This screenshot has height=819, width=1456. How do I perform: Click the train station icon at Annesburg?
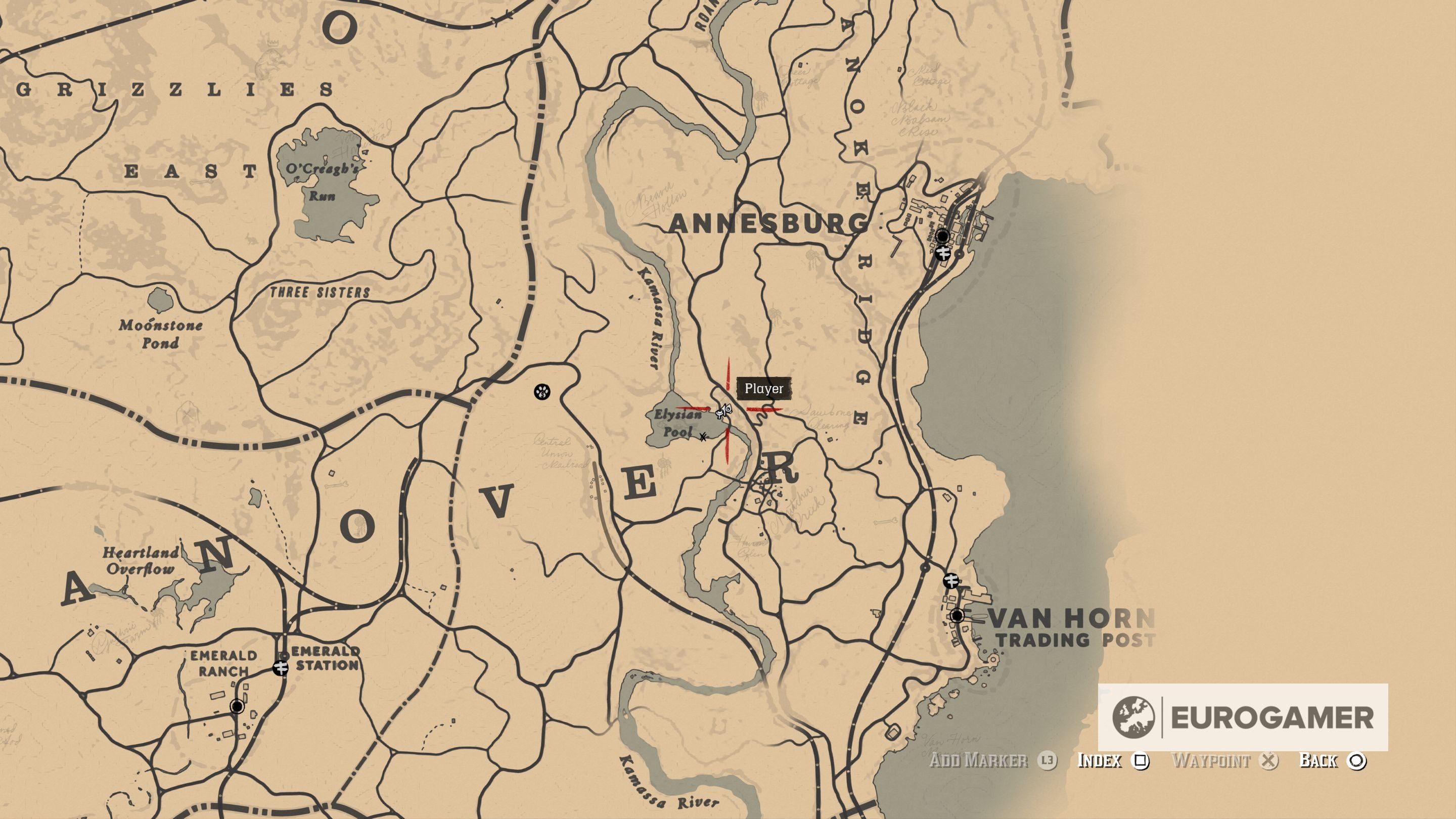944,254
